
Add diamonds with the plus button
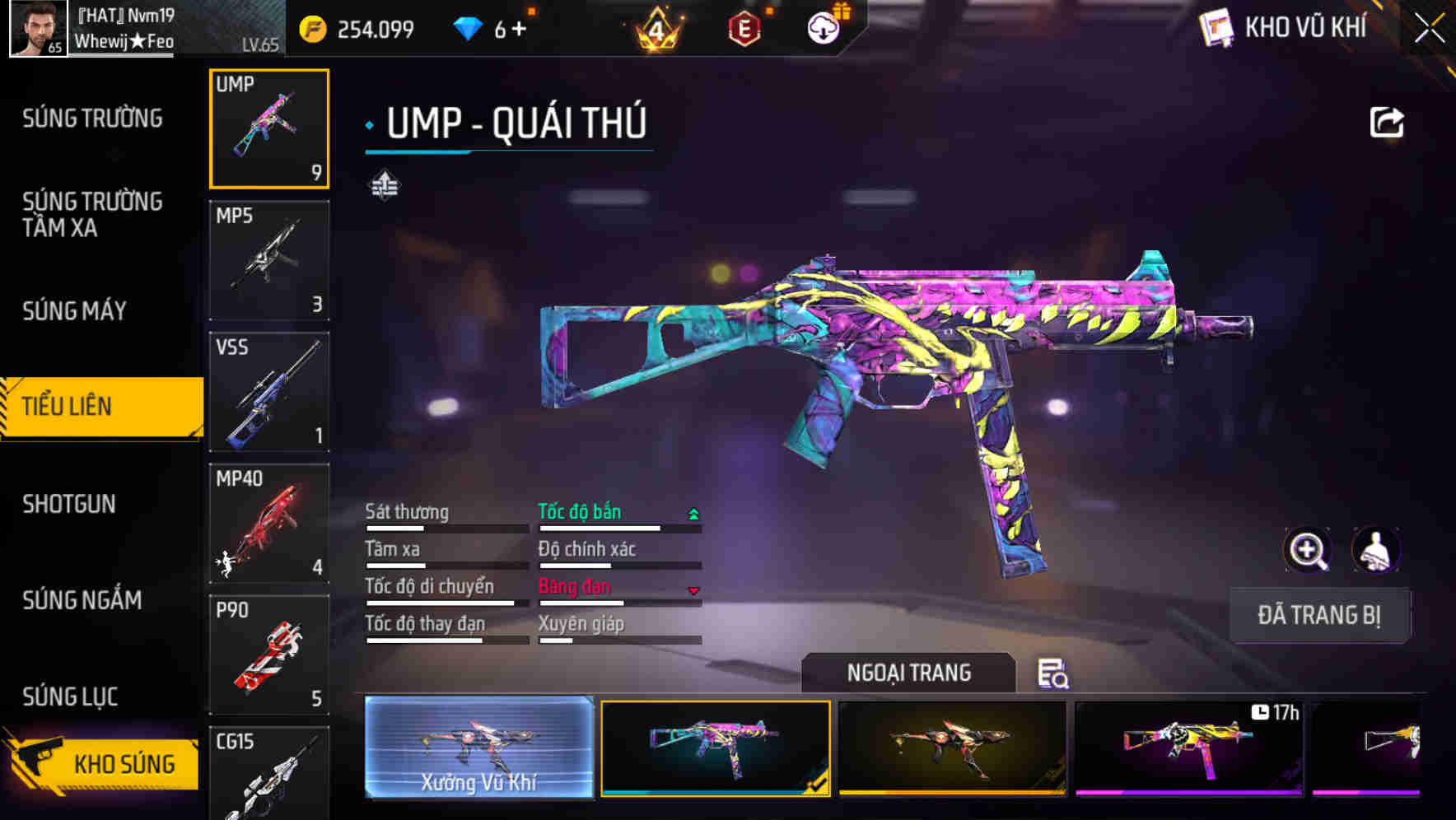pyautogui.click(x=519, y=30)
